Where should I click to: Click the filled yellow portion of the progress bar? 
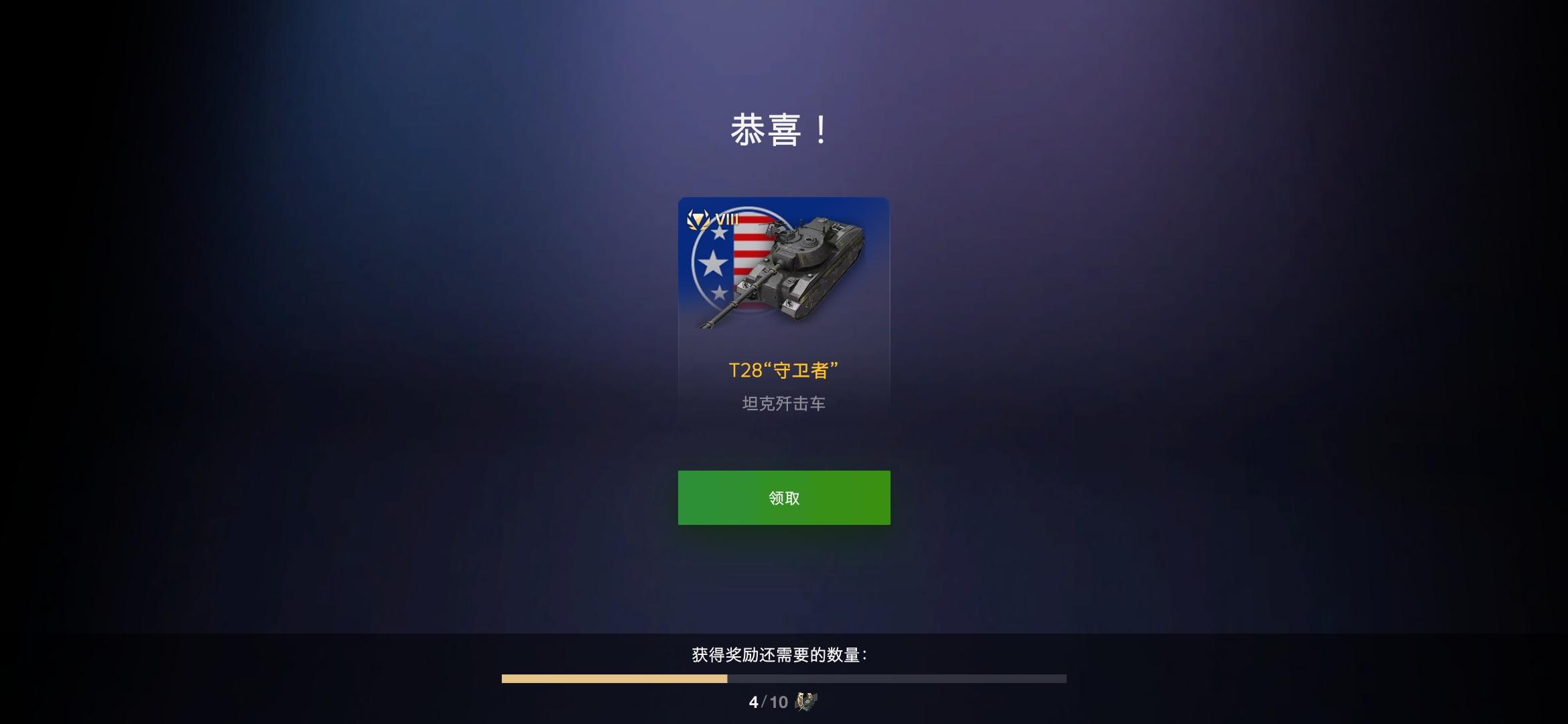(613, 677)
